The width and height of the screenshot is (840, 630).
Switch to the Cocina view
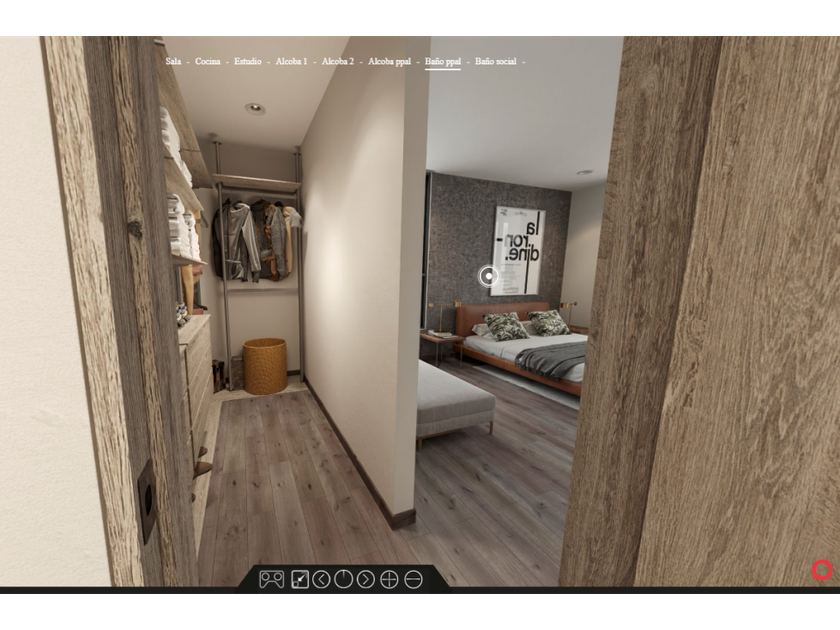208,62
